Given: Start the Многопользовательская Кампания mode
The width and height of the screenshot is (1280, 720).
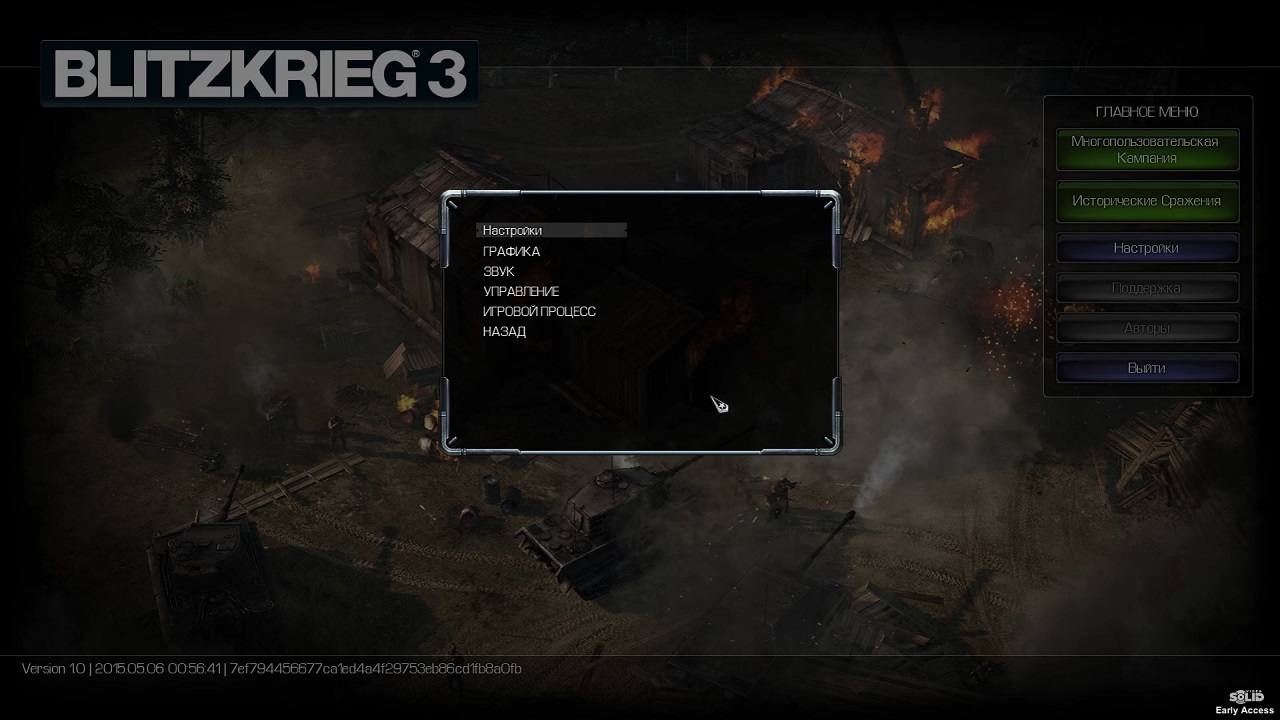Looking at the screenshot, I should click(1147, 150).
